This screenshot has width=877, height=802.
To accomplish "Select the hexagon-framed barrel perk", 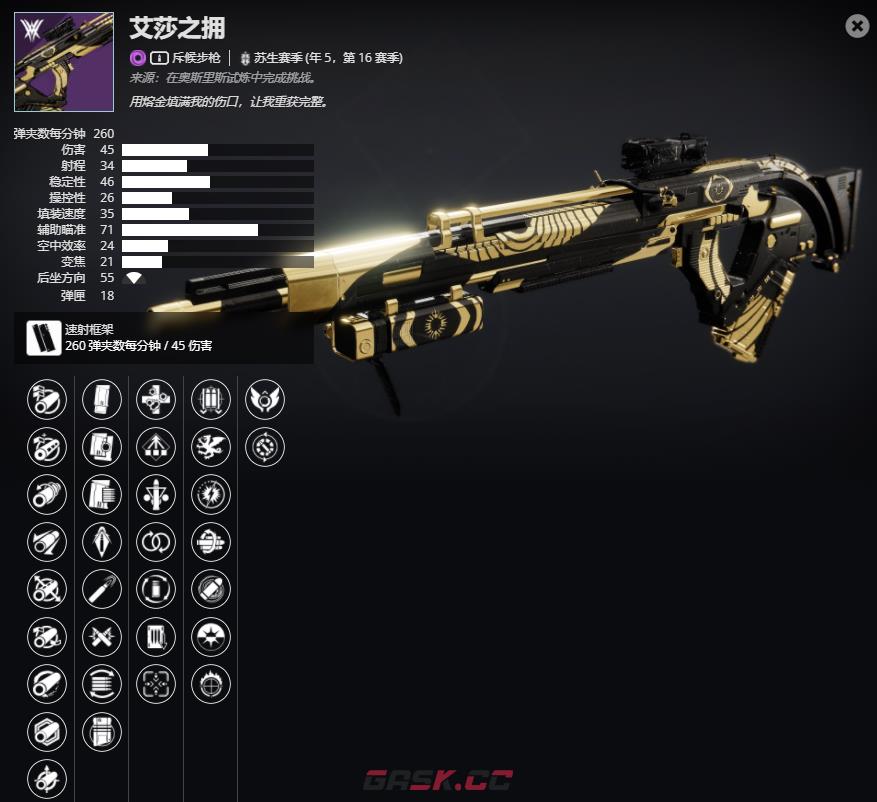I will point(47,731).
